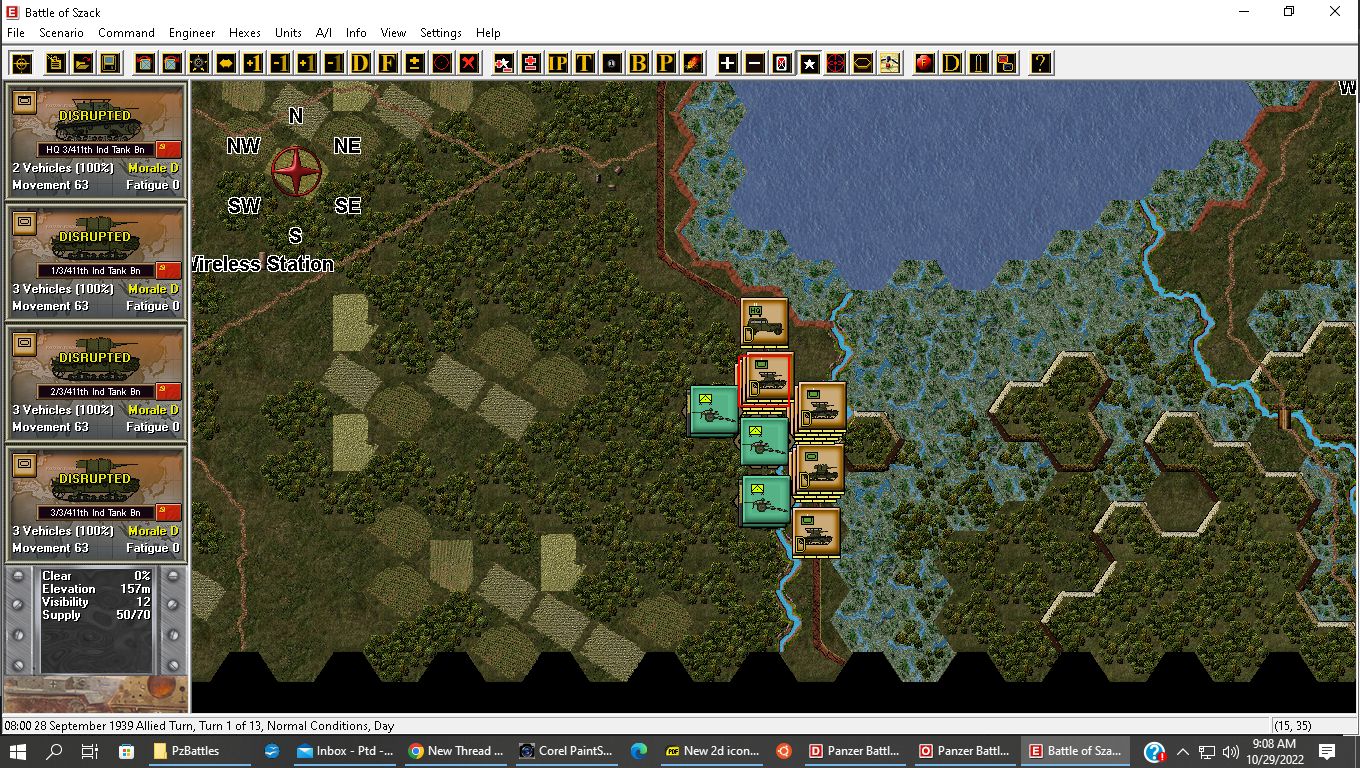The height and width of the screenshot is (768, 1360).
Task: Click the red X toolbar button
Action: [468, 64]
